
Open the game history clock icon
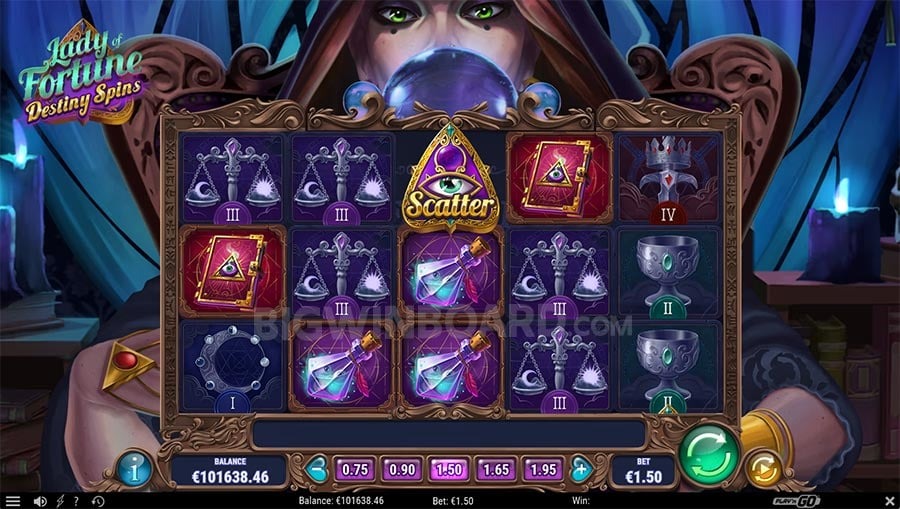98,500
